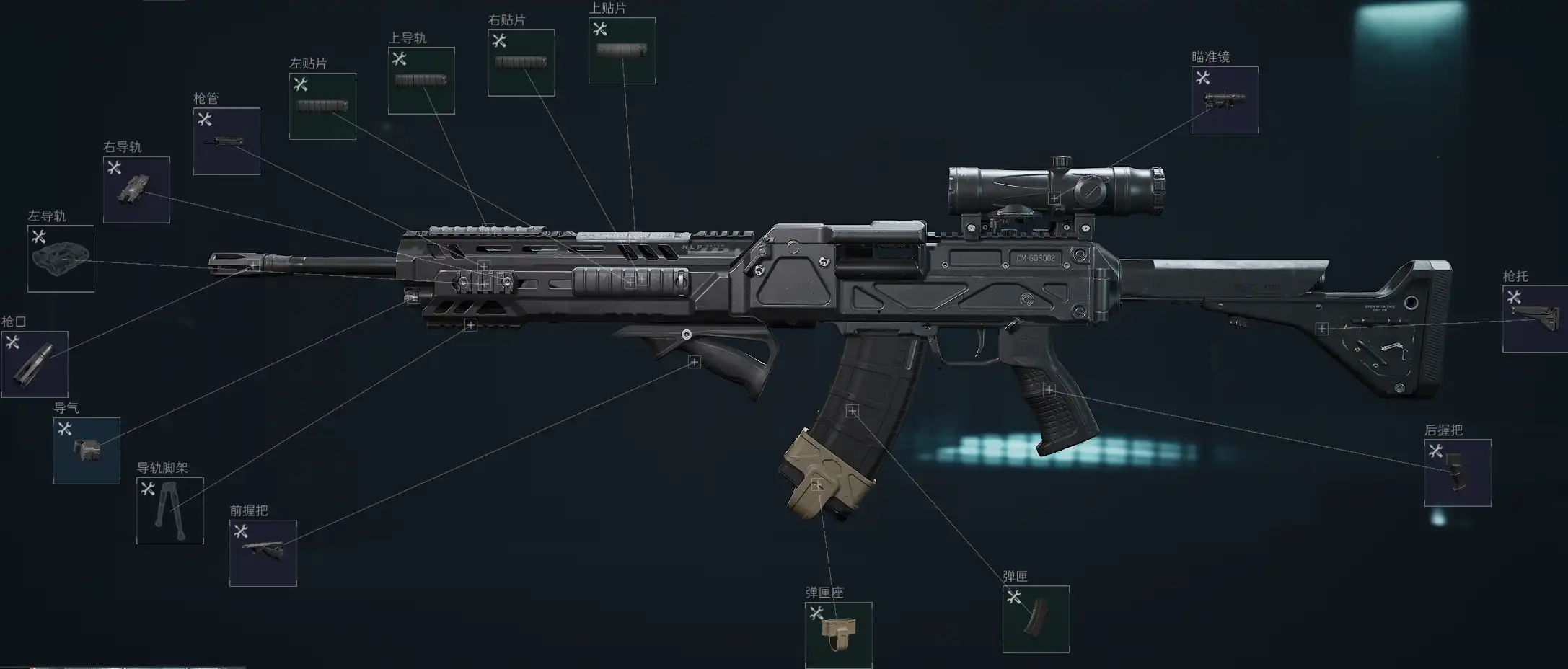
Task: Select the 右导轨 right rail slot
Action: (136, 190)
